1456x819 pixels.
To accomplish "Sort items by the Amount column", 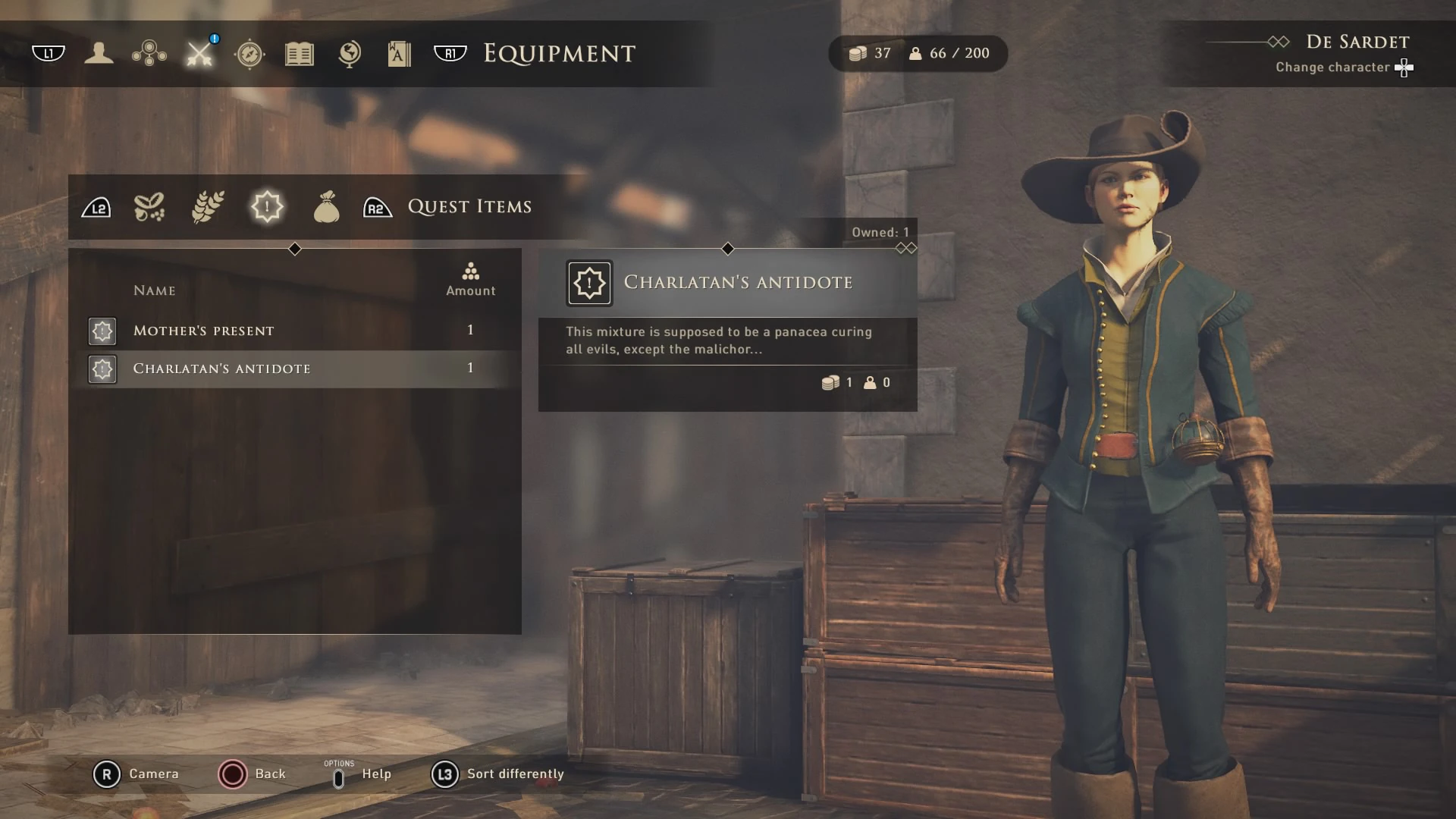I will pyautogui.click(x=470, y=281).
